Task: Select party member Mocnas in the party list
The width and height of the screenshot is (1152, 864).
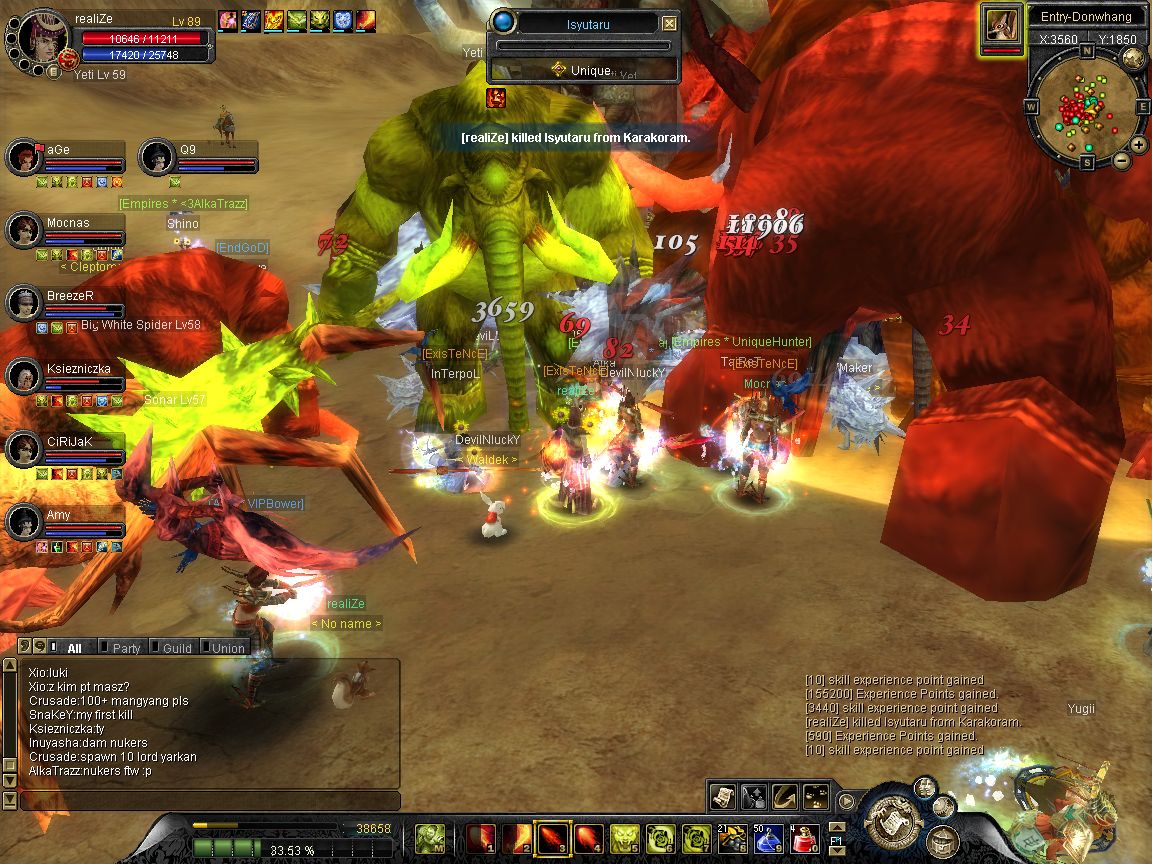Action: tap(67, 223)
